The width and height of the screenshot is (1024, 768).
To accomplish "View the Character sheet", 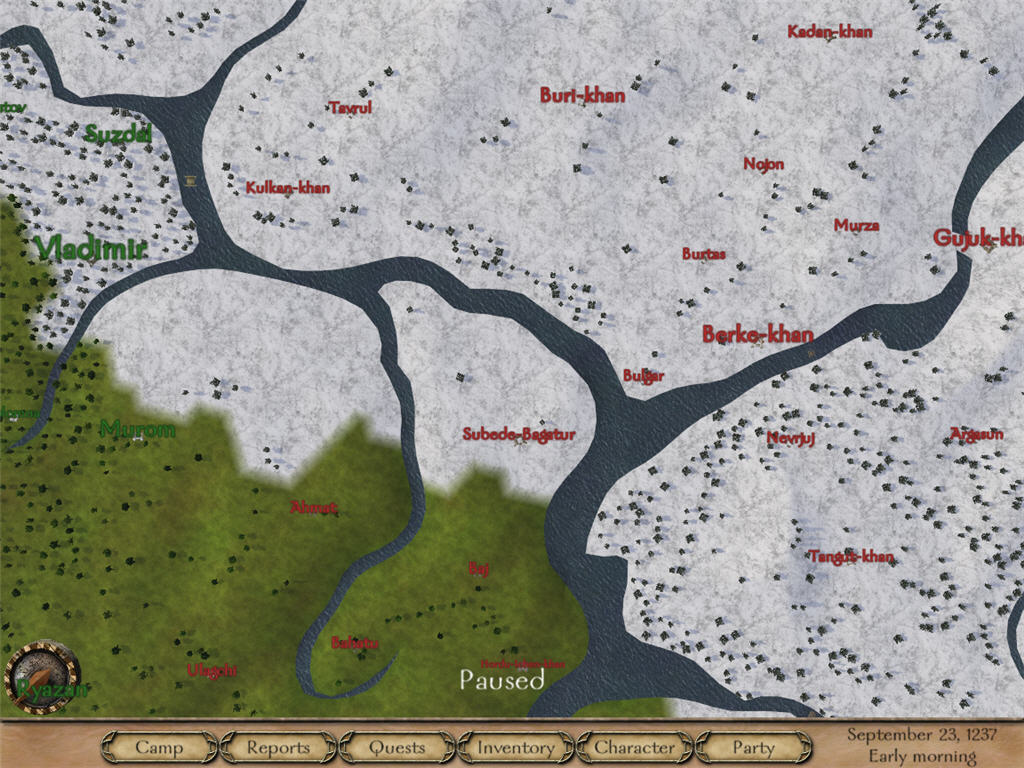I will pyautogui.click(x=634, y=747).
